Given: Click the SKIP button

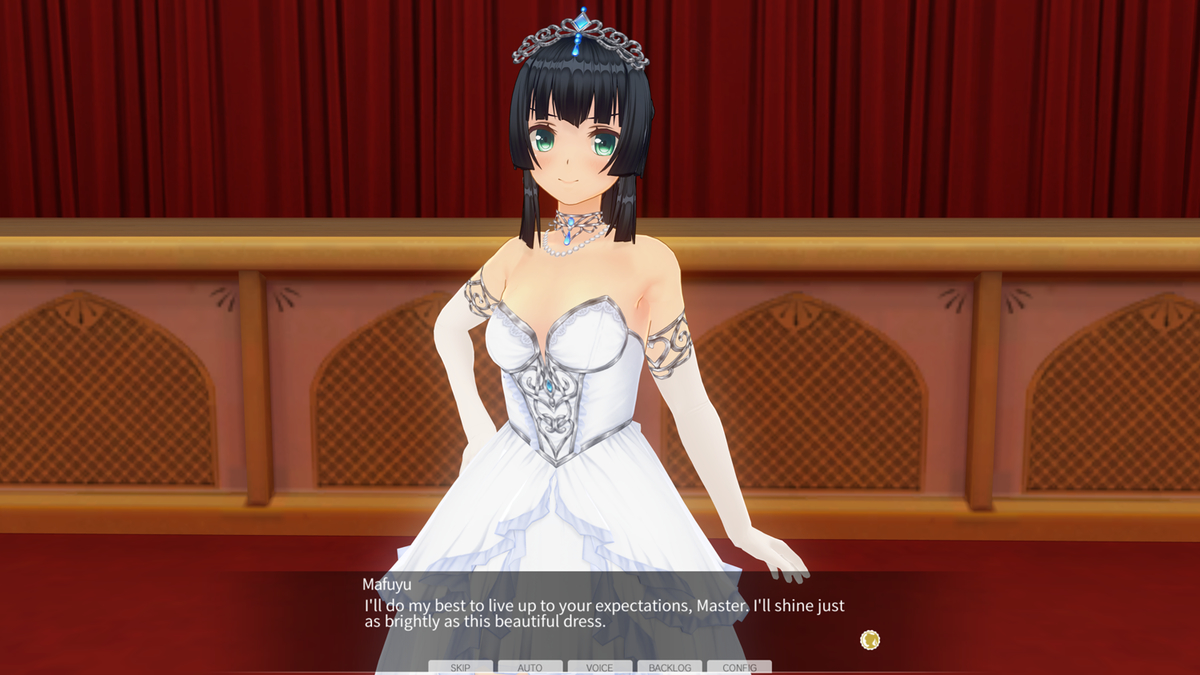Looking at the screenshot, I should 460,667.
